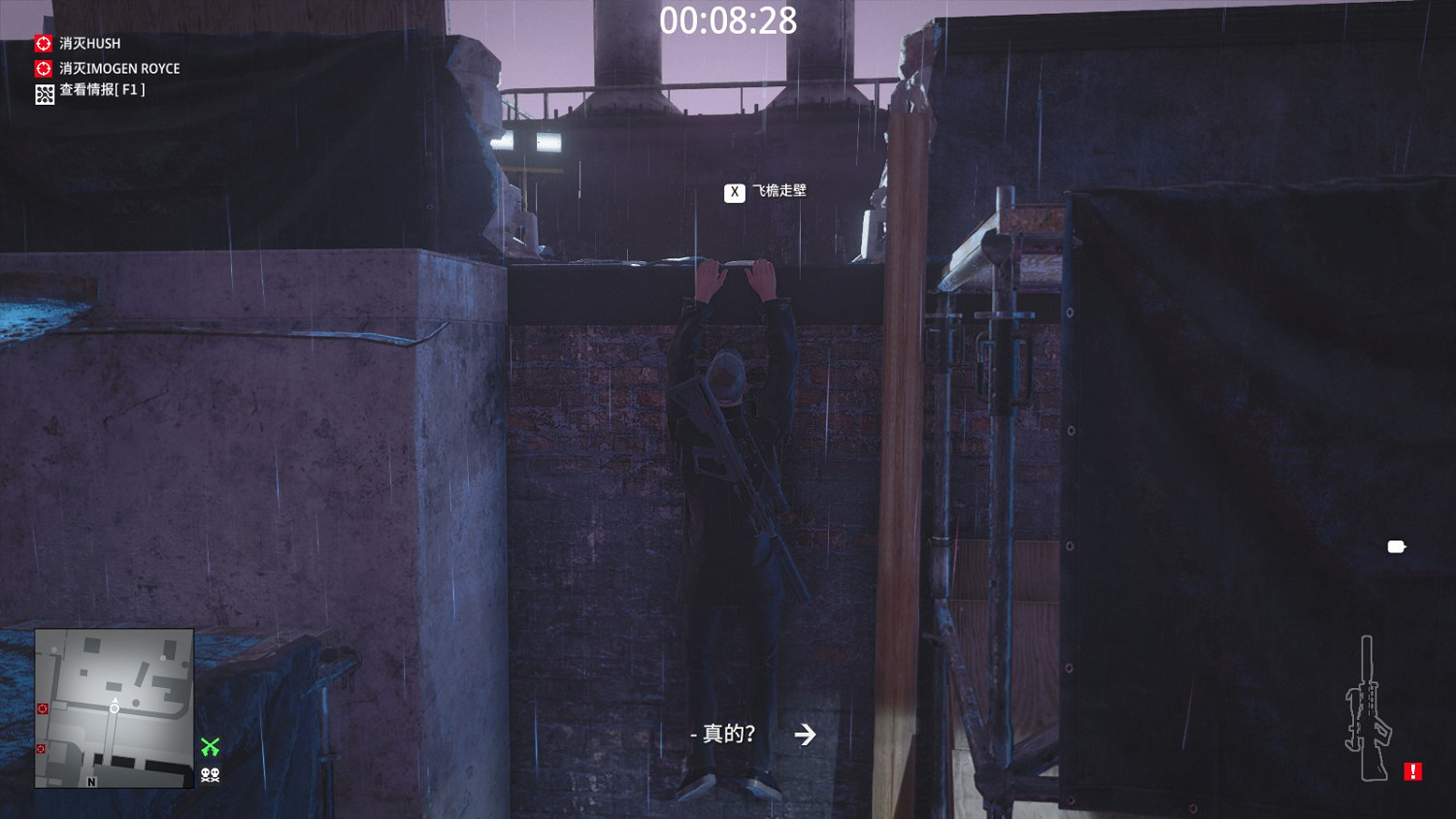Click the double skulls non-target kill icon
The image size is (1456, 819).
(211, 773)
